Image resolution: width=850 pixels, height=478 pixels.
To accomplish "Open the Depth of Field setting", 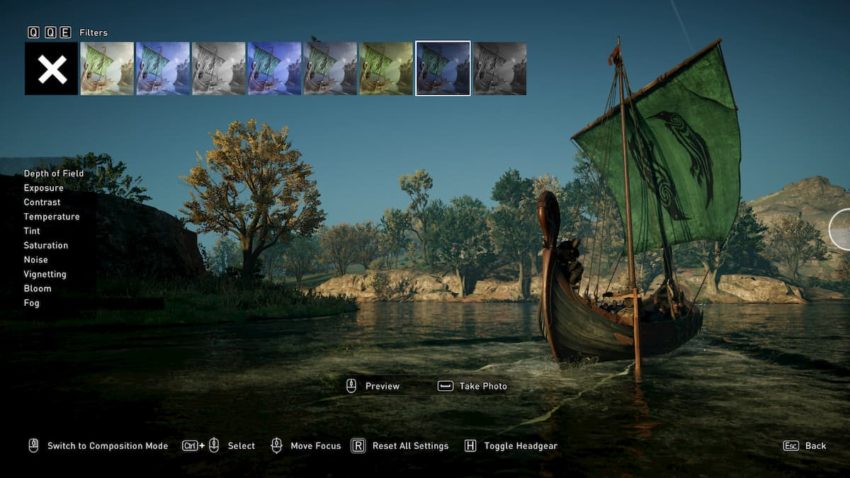I will click(54, 174).
